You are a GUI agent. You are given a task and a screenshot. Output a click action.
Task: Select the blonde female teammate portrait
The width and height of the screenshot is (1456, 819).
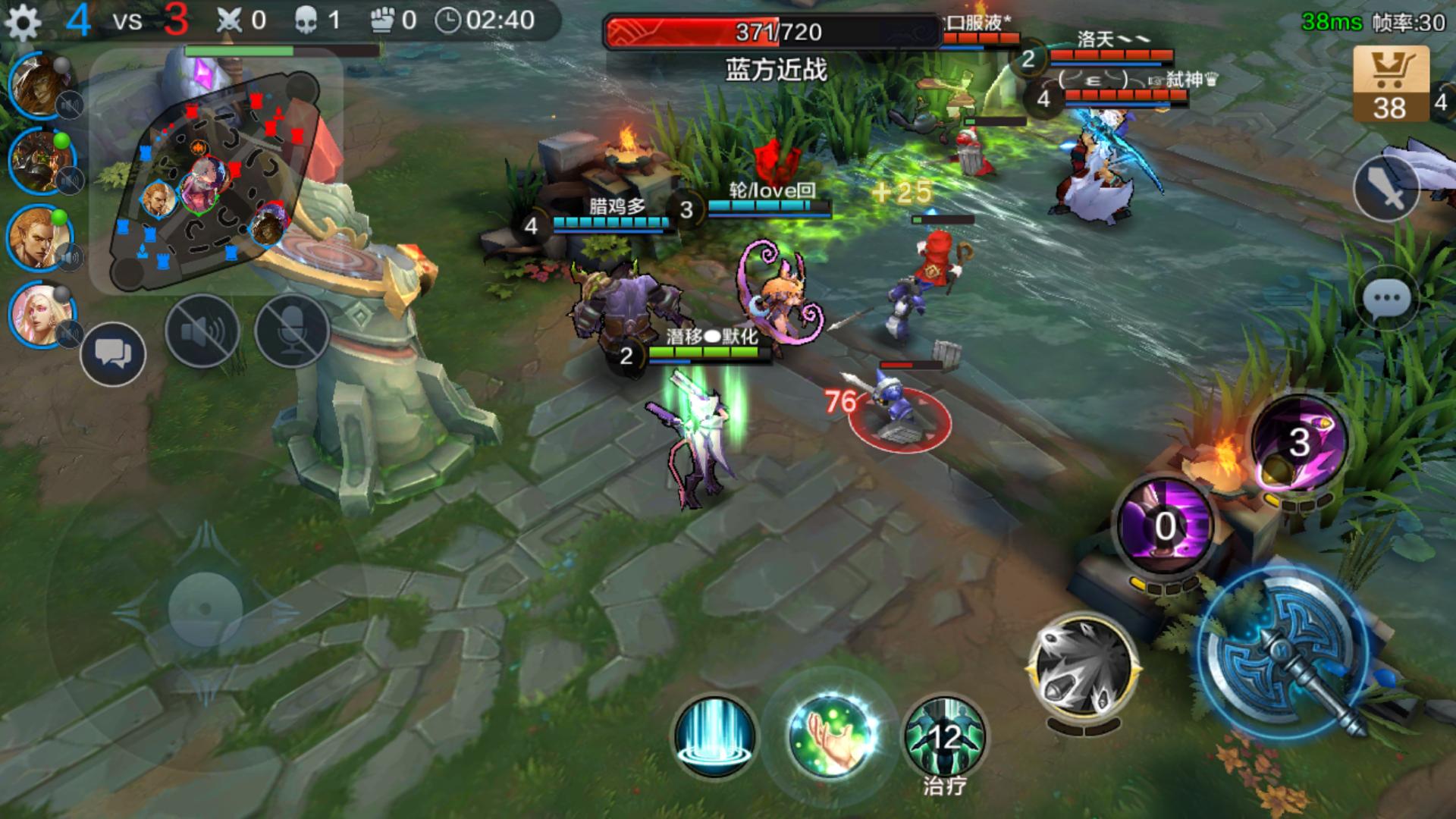tap(42, 314)
